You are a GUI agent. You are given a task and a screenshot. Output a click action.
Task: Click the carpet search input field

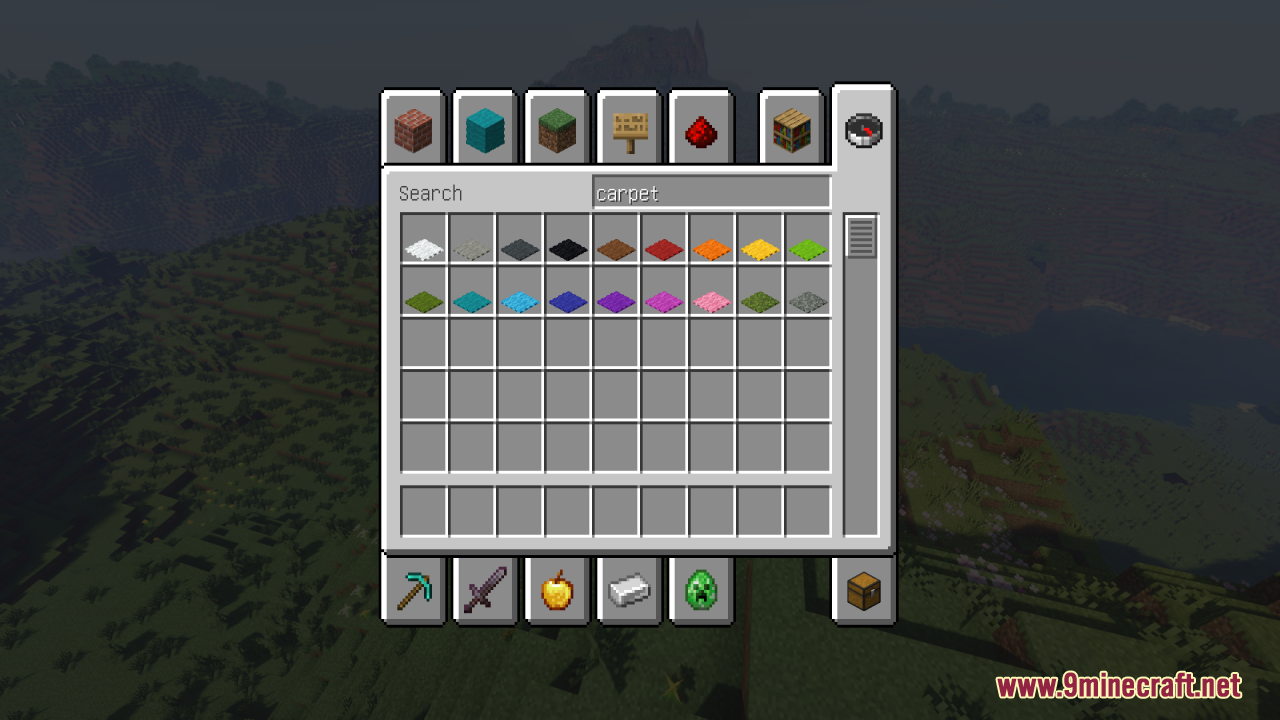pyautogui.click(x=712, y=192)
